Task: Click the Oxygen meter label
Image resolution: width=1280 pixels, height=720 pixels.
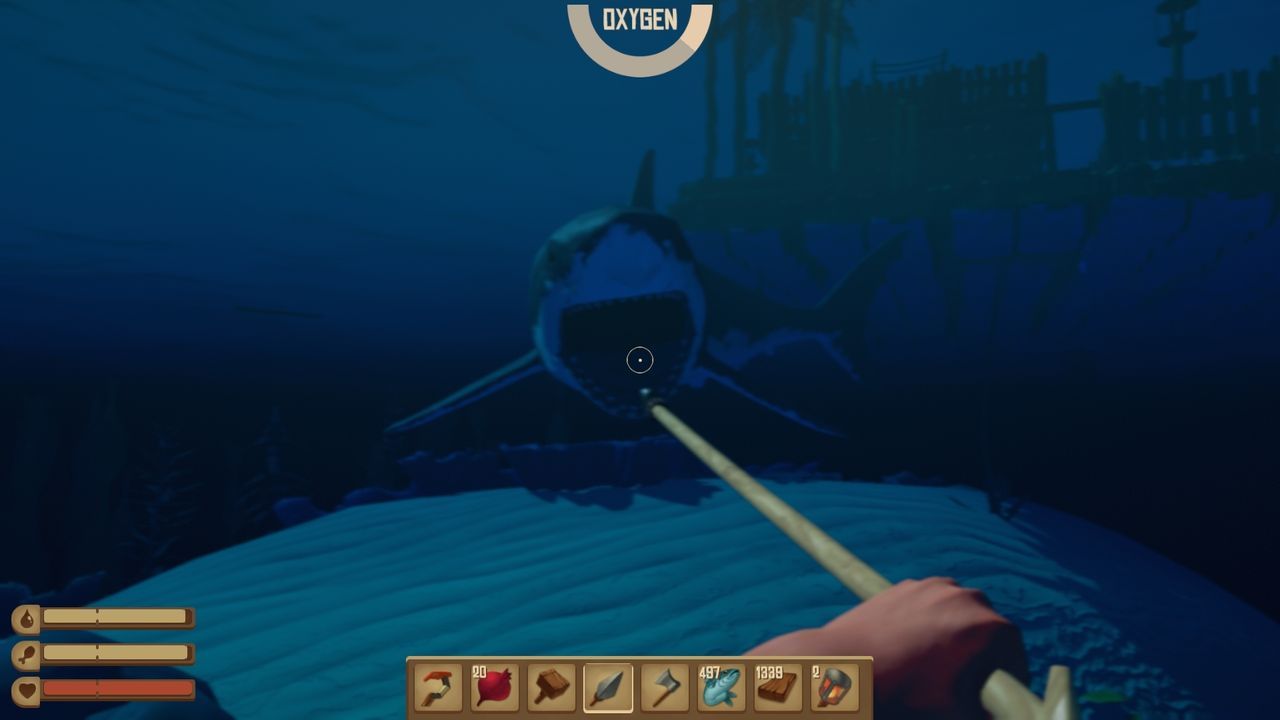Action: pyautogui.click(x=640, y=17)
